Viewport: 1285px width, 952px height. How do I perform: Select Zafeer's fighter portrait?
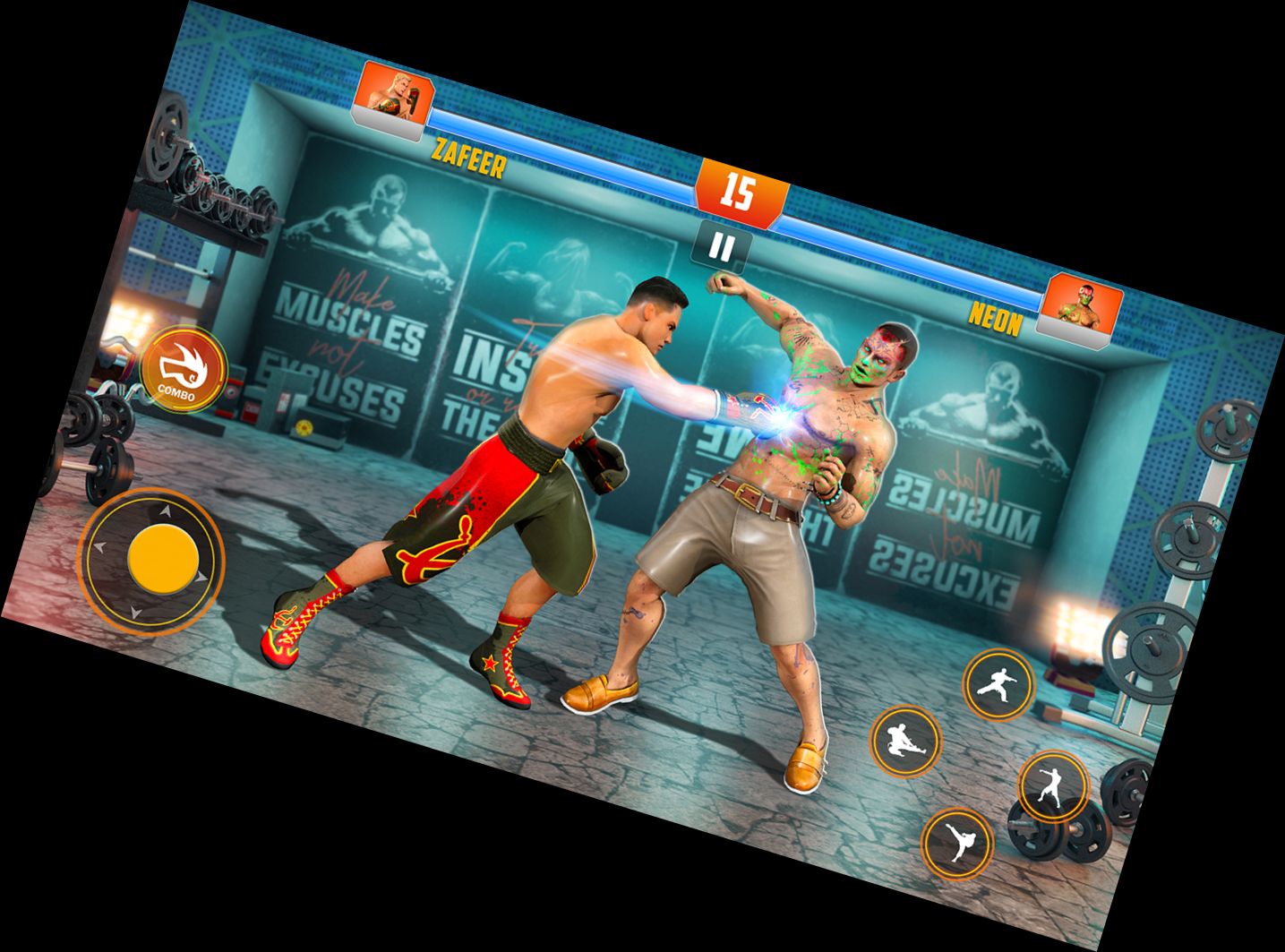tap(395, 95)
